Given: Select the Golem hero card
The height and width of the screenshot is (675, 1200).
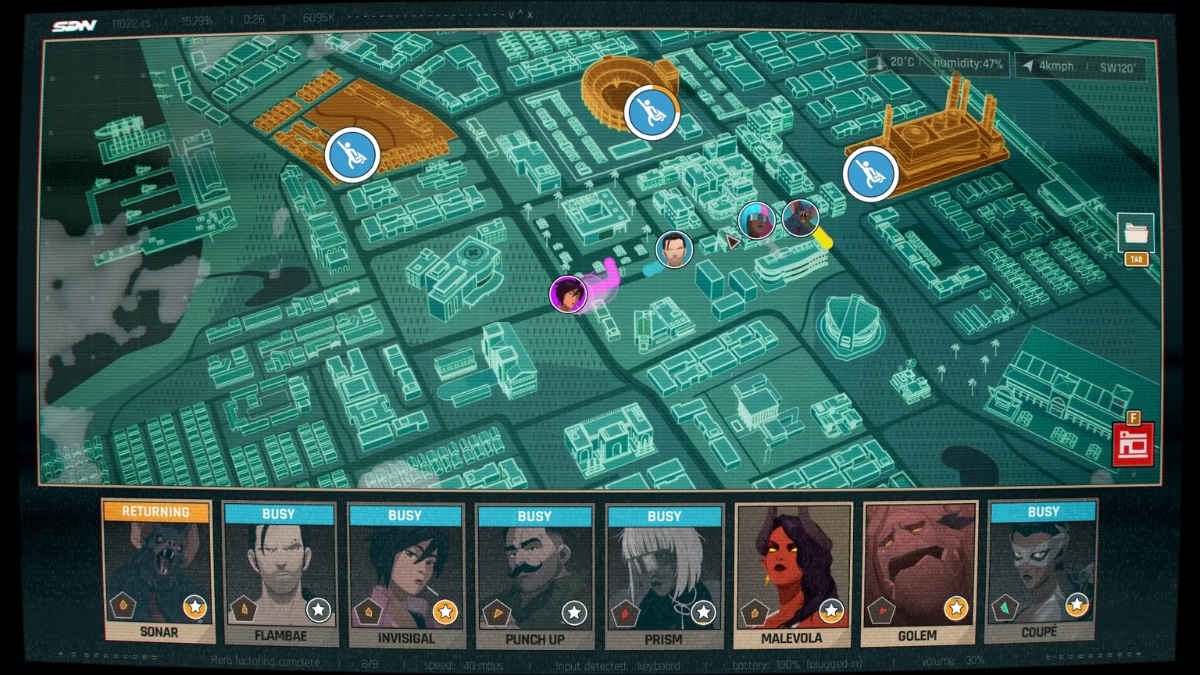Looking at the screenshot, I should (x=919, y=573).
